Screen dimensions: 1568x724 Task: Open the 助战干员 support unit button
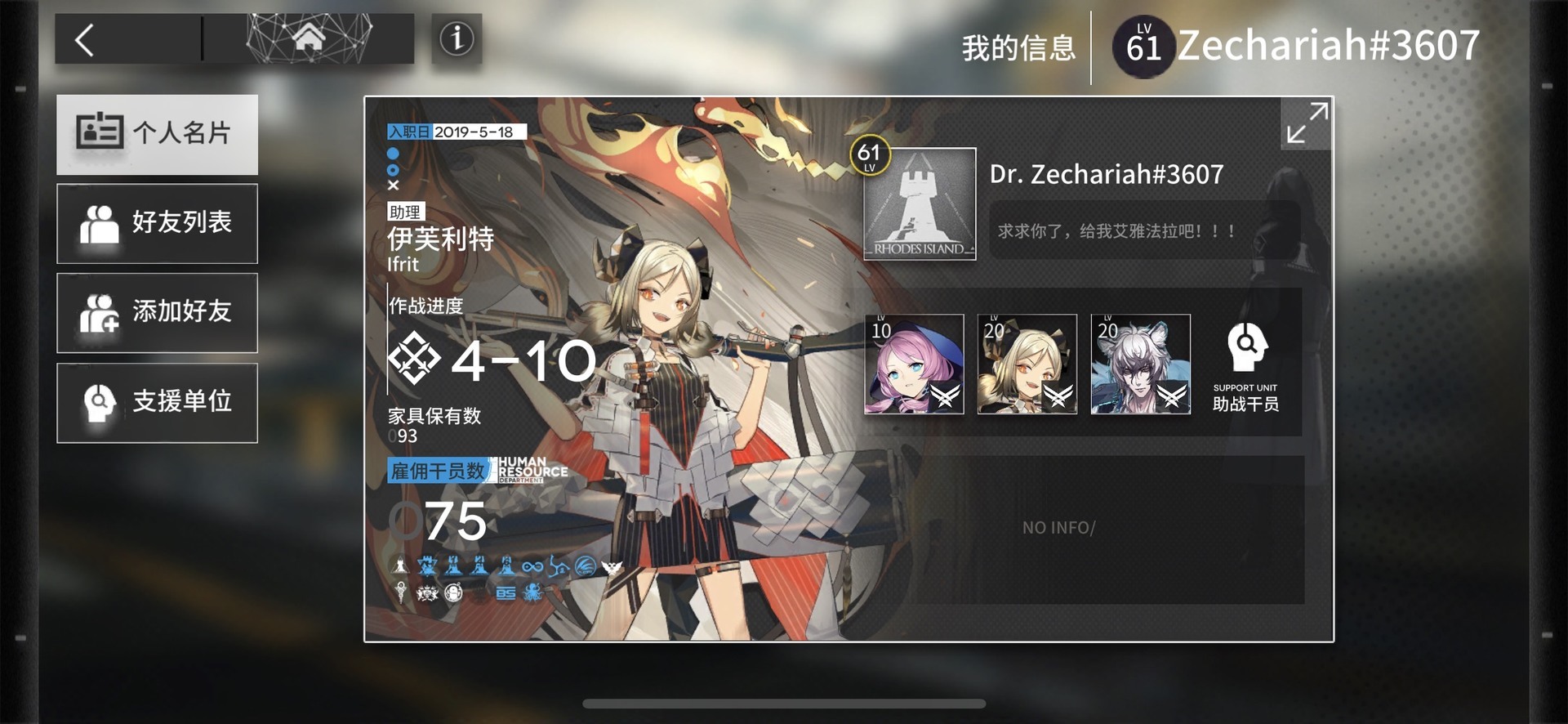coord(1245,366)
